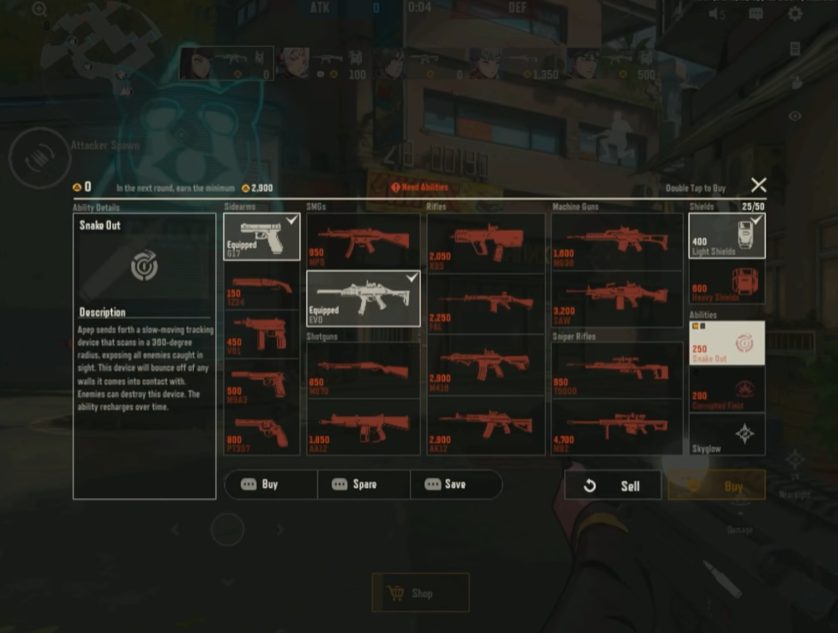This screenshot has width=838, height=633.
Task: Select the equipped G17 sidearm
Action: point(261,237)
